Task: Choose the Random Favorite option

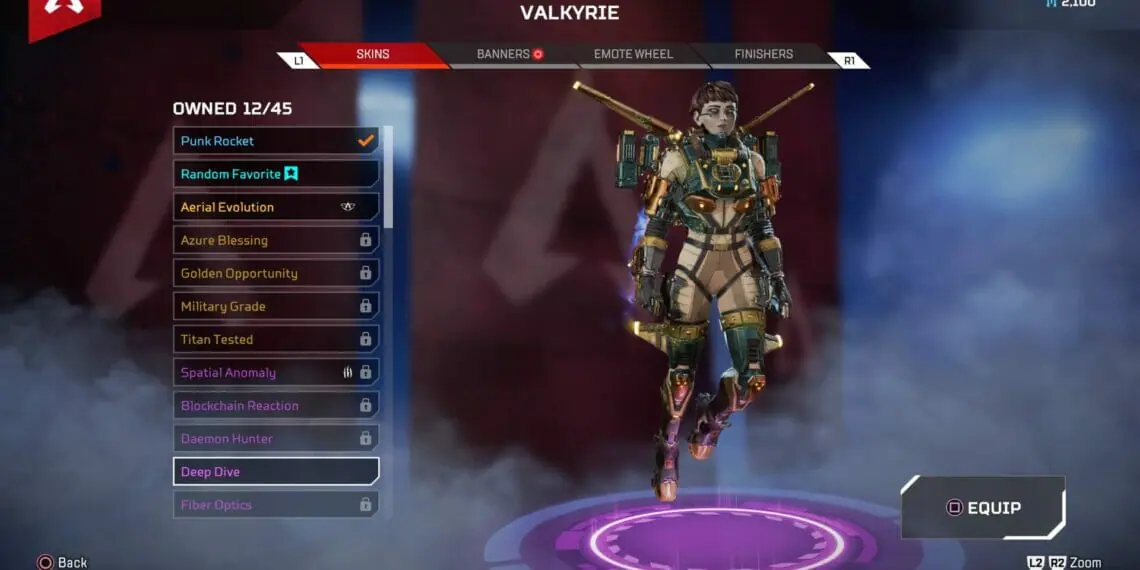Action: 276,174
